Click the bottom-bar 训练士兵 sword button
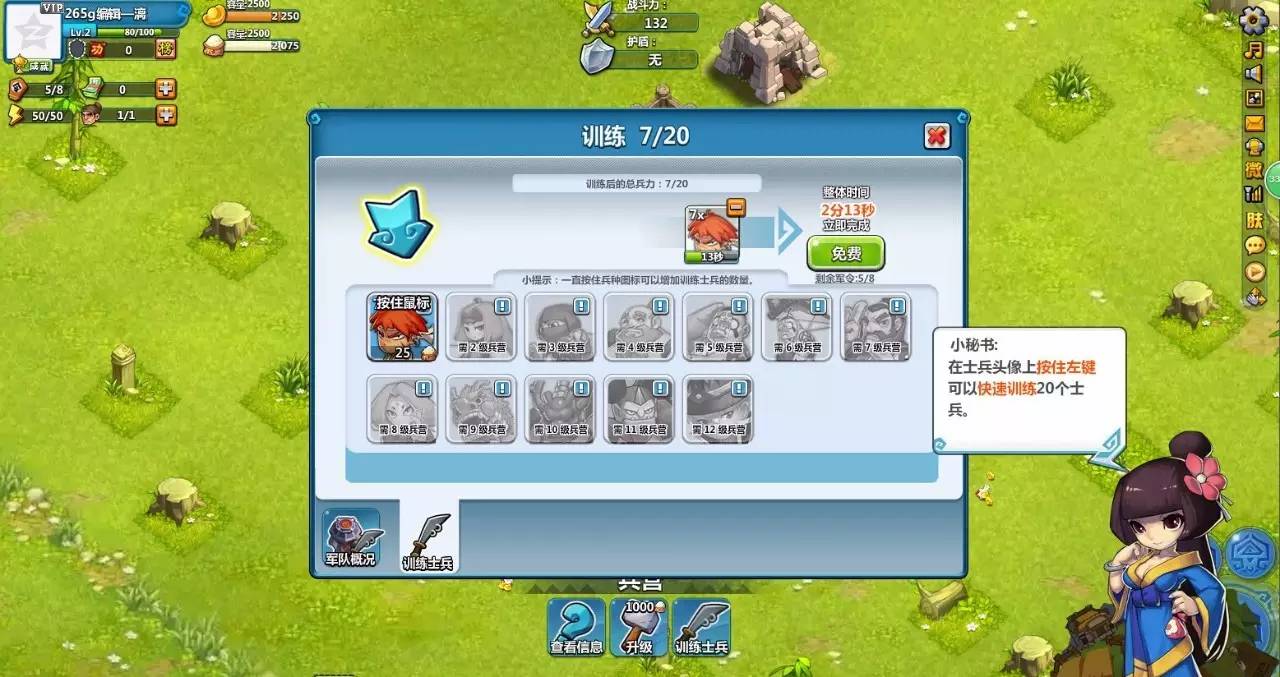Image resolution: width=1280 pixels, height=677 pixels. [701, 628]
